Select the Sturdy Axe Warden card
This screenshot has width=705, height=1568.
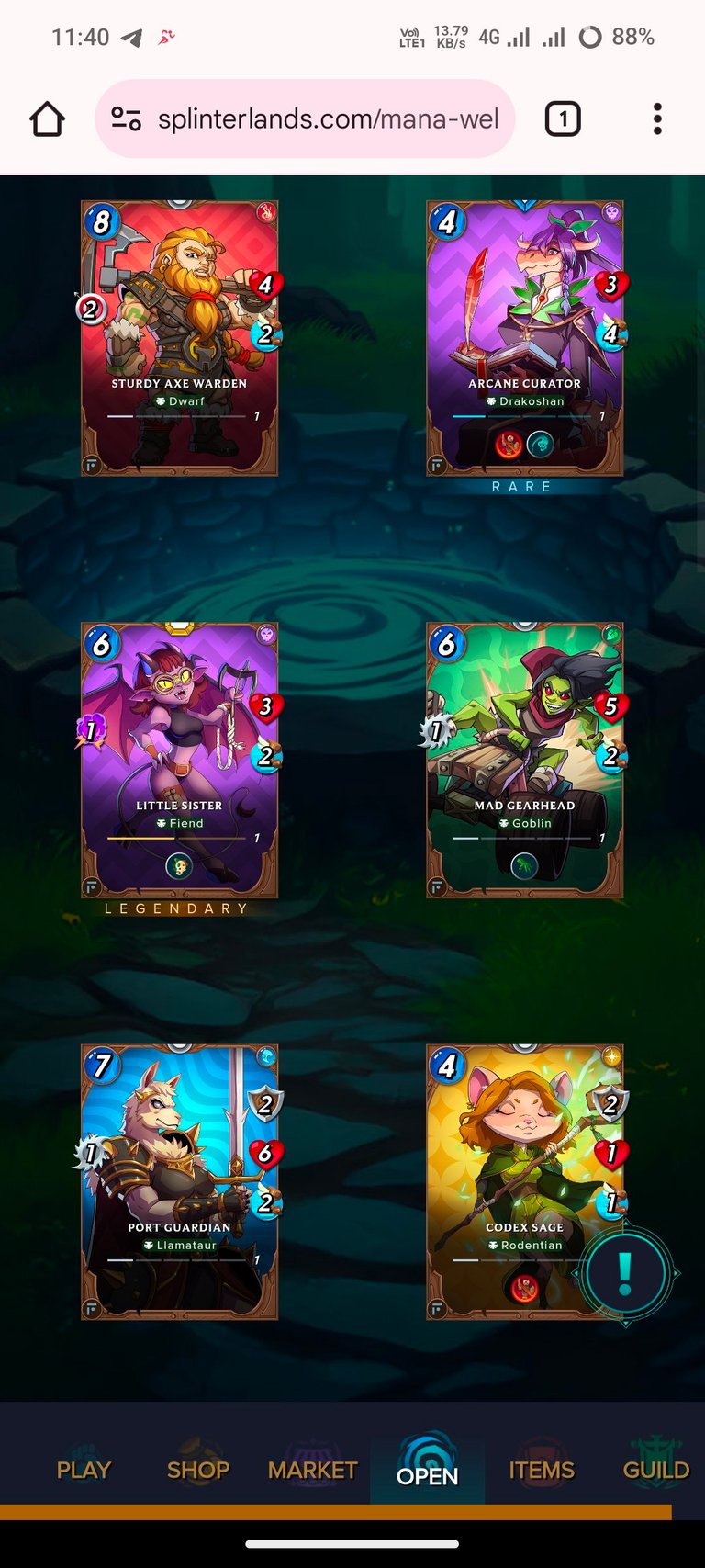tap(179, 338)
